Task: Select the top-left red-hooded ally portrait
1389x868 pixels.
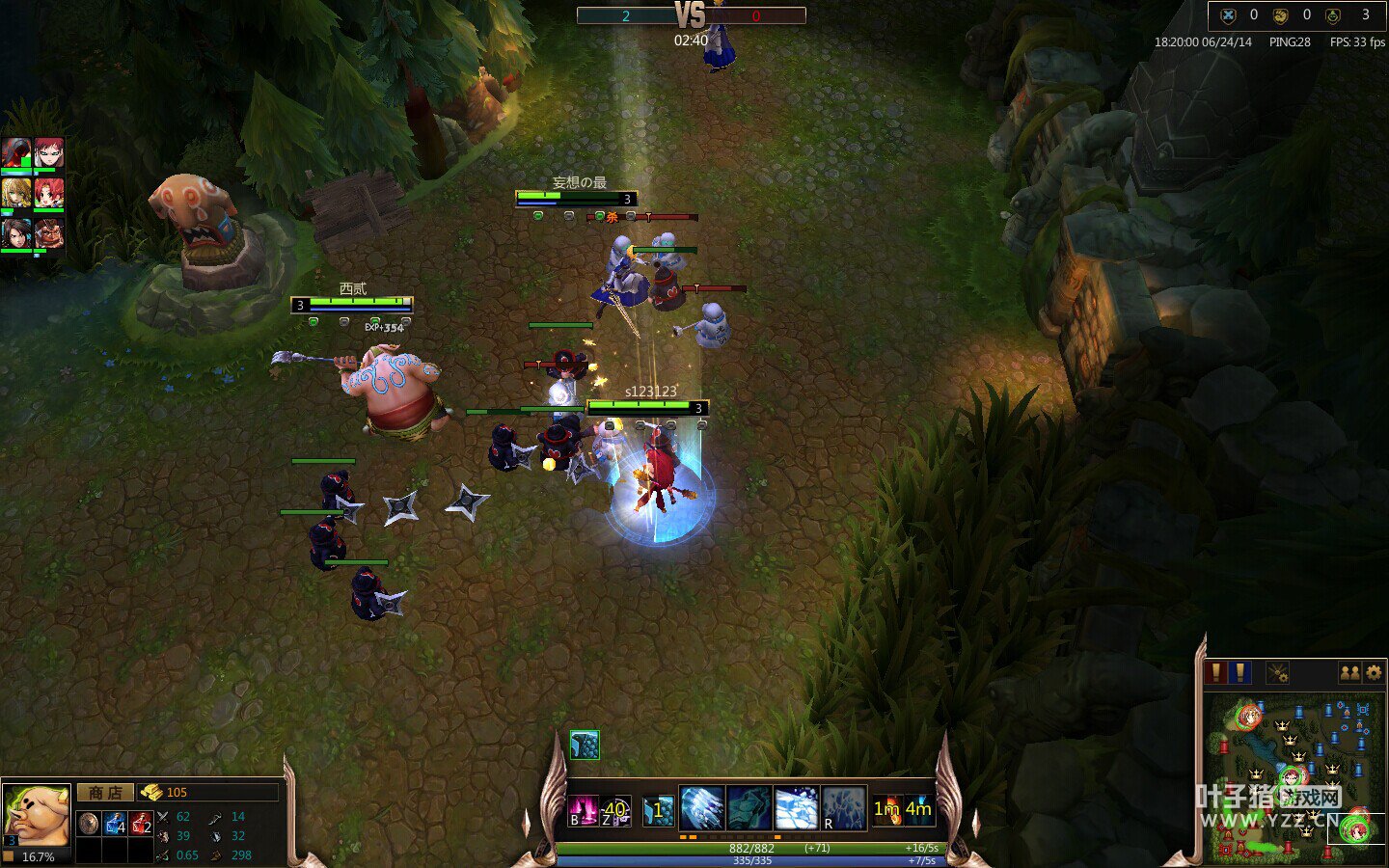Action: (16, 153)
